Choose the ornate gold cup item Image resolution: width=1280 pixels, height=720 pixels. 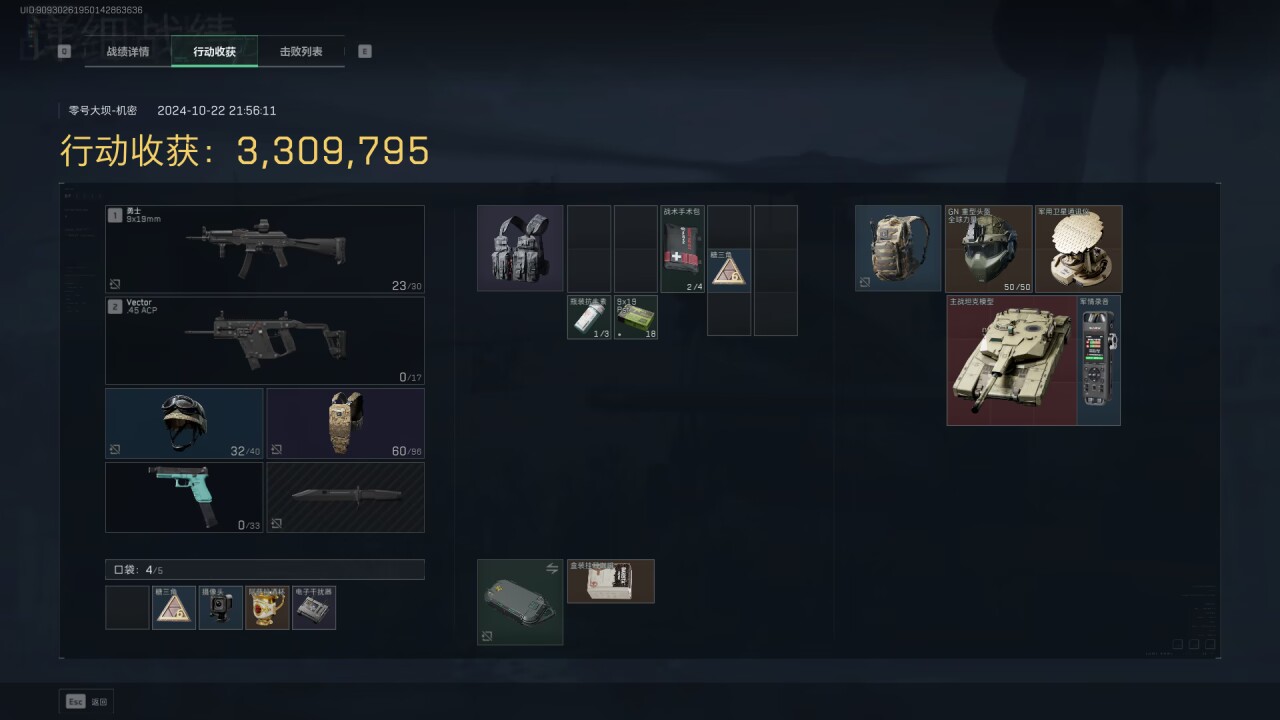(x=267, y=608)
